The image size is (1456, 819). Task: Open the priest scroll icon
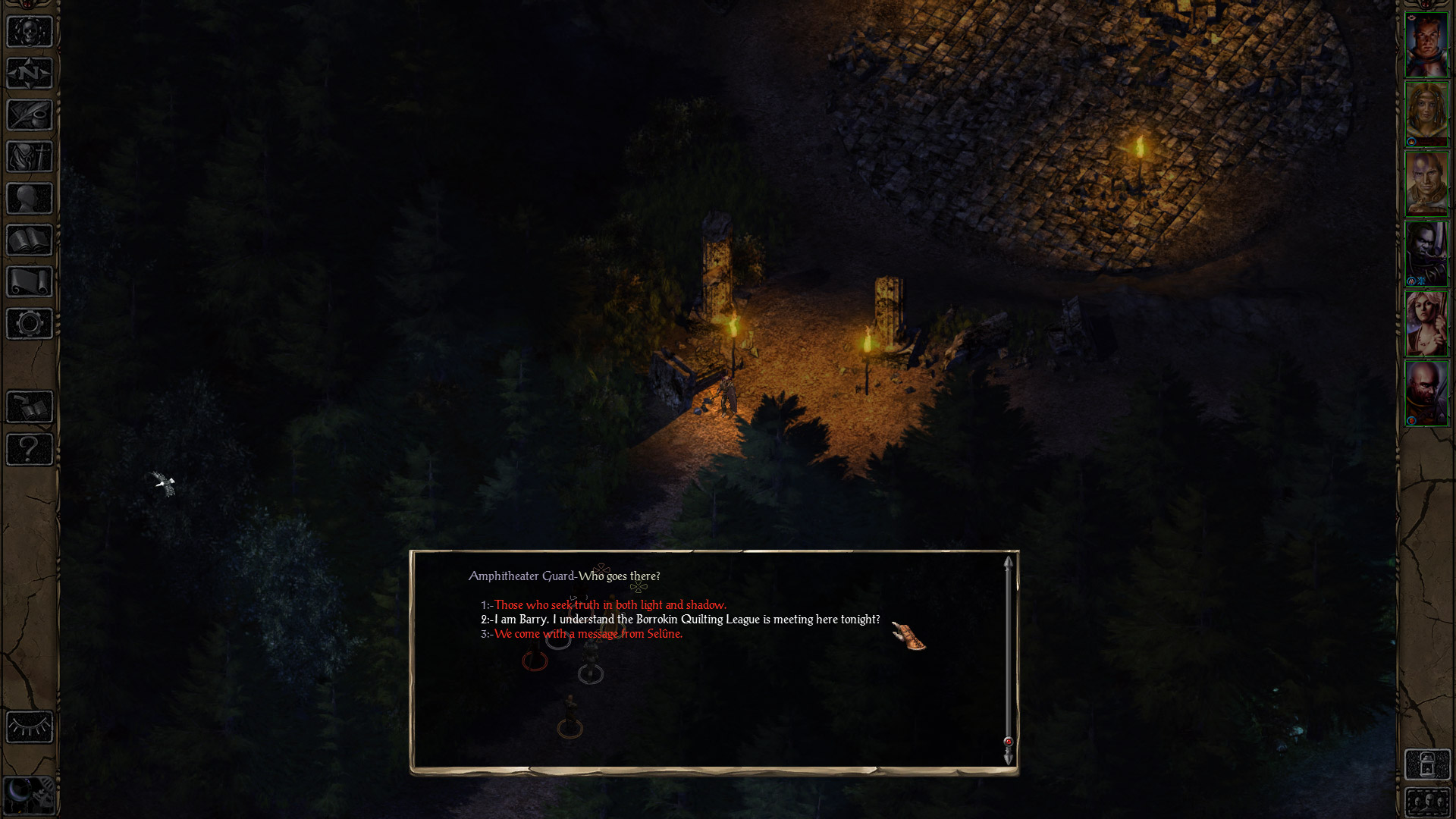tap(30, 282)
